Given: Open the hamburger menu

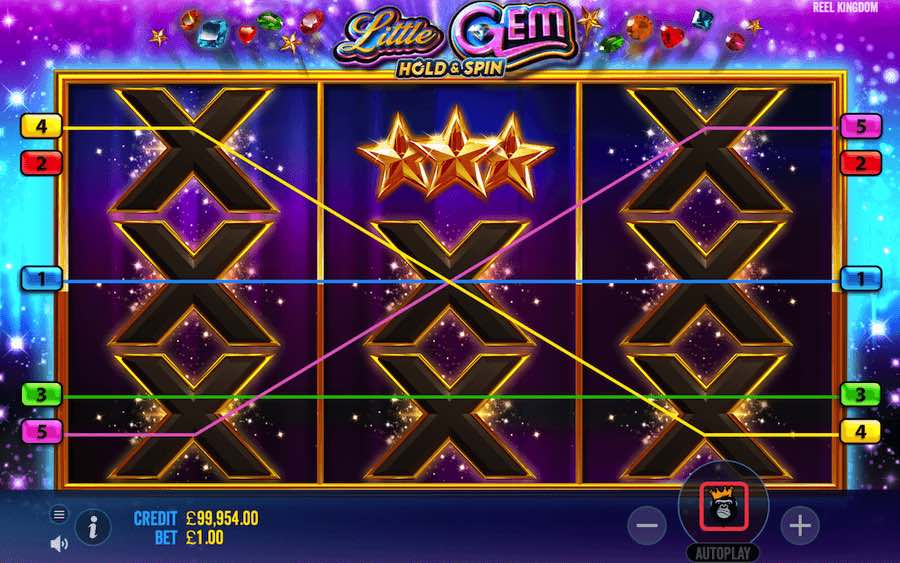Looking at the screenshot, I should point(59,514).
